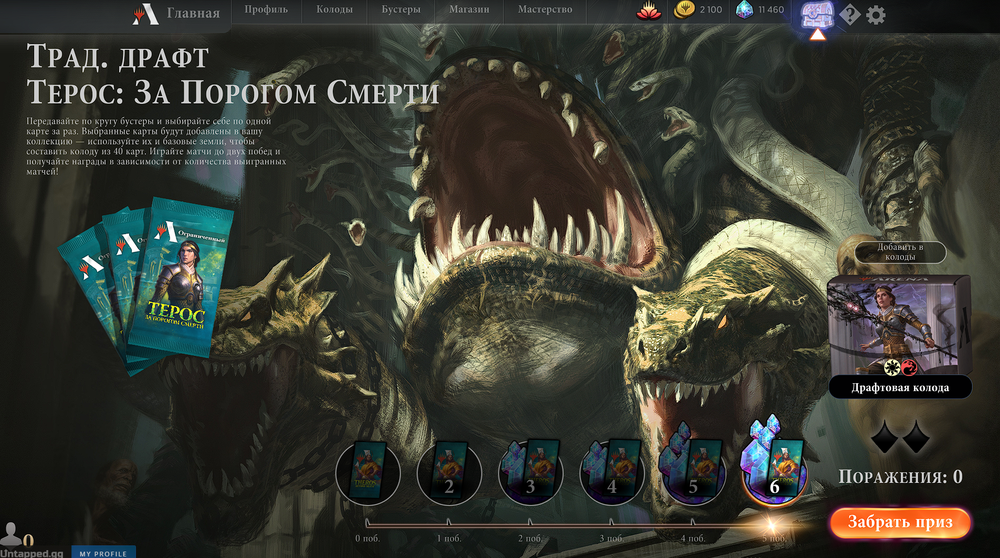Click the gold coins balance icon
Viewport: 1000px width, 558px height.
click(x=684, y=11)
